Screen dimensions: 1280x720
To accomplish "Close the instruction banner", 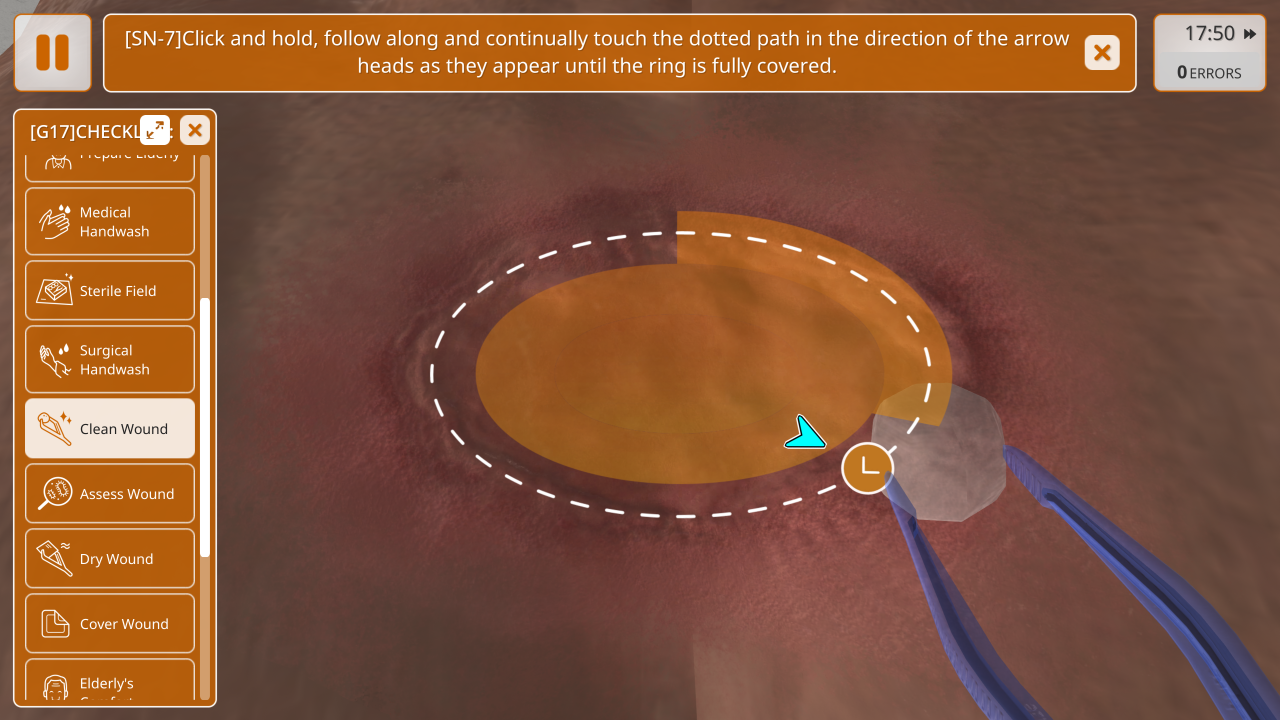I will pyautogui.click(x=1102, y=53).
